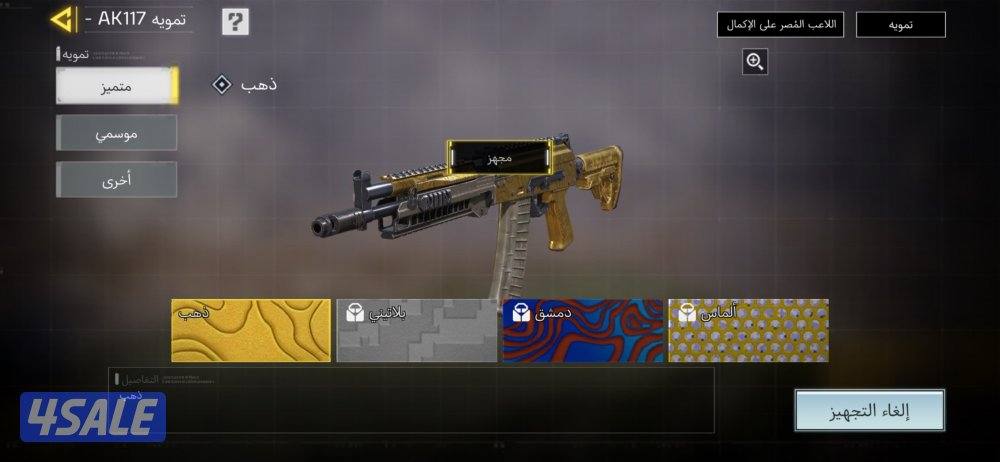
Task: Open the أخرى camo category tab
Action: click(x=117, y=180)
